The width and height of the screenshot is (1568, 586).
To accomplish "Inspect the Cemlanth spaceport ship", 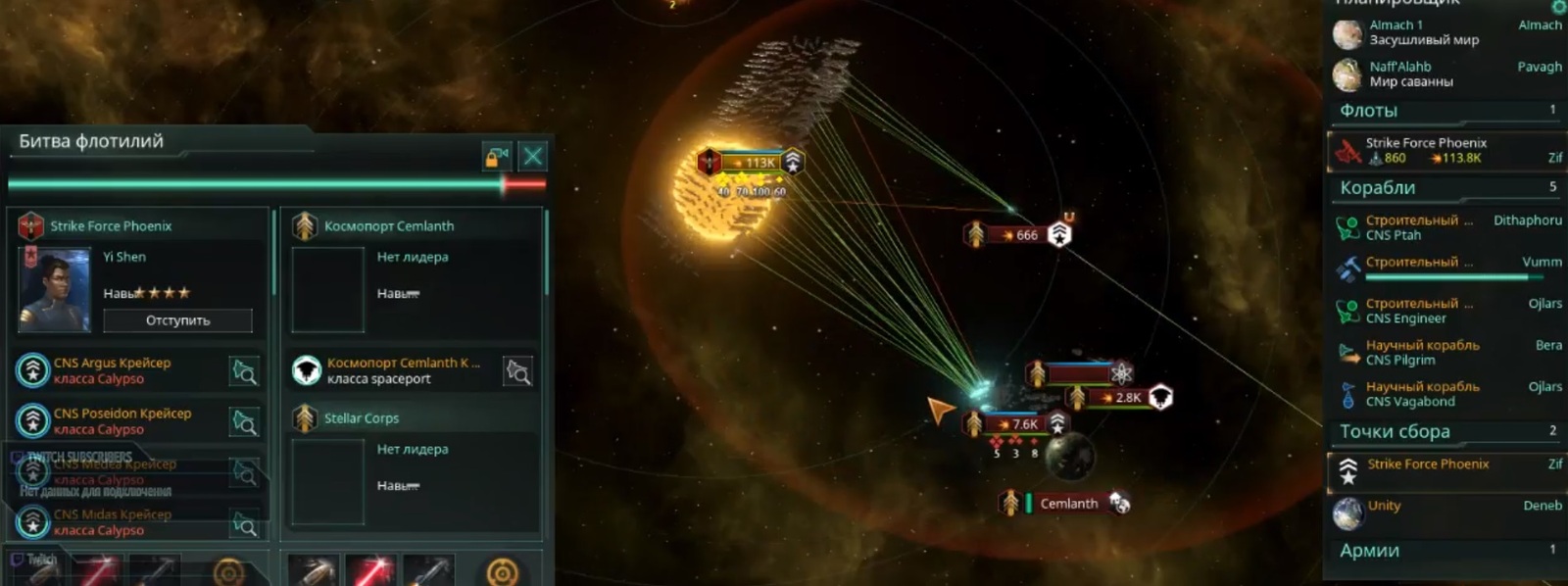I will pyautogui.click(x=517, y=370).
